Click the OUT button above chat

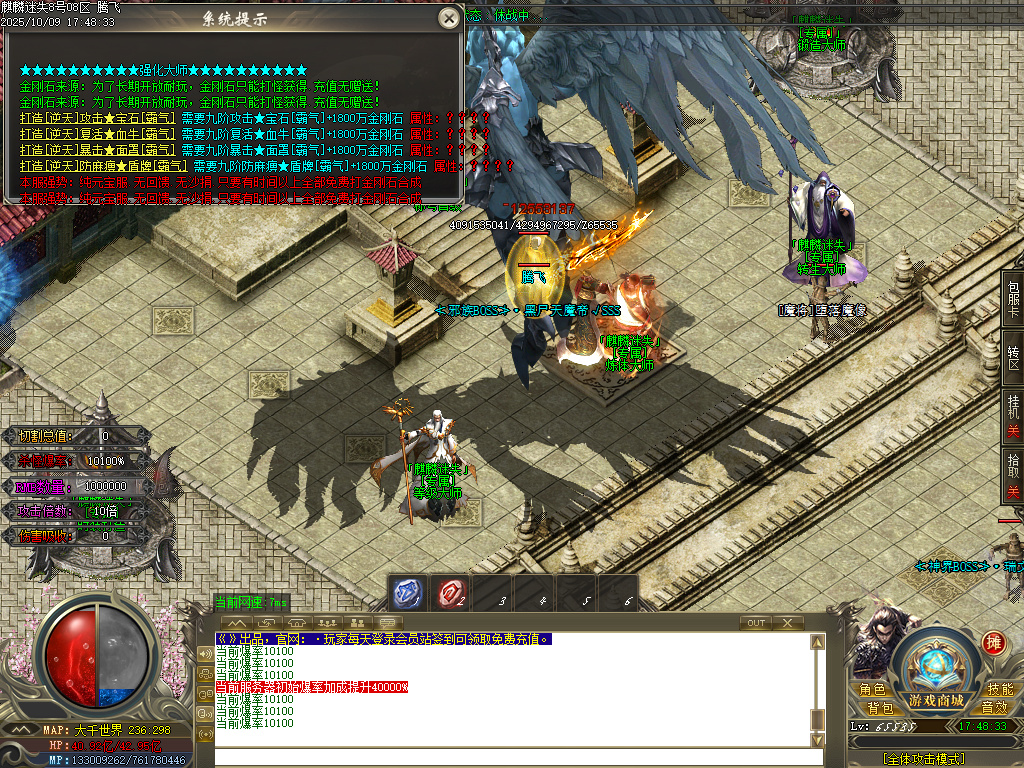(x=756, y=623)
